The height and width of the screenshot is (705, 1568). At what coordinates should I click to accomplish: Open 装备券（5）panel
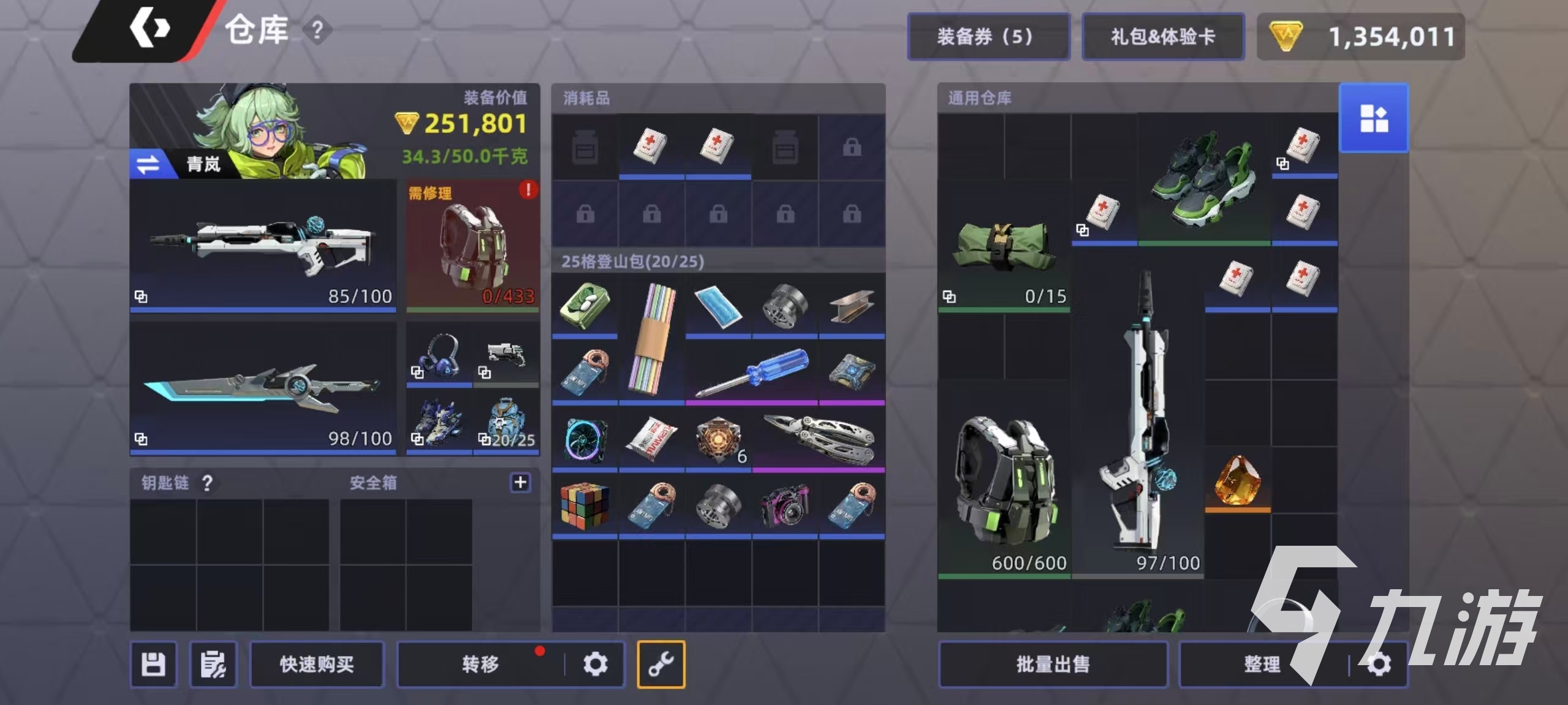tap(988, 36)
